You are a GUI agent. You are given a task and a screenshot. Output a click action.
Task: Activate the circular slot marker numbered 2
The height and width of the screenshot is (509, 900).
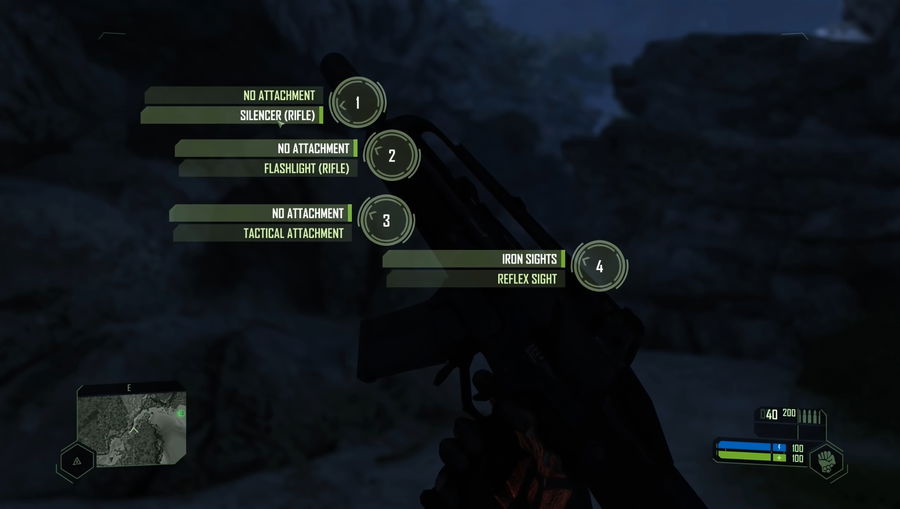(392, 155)
